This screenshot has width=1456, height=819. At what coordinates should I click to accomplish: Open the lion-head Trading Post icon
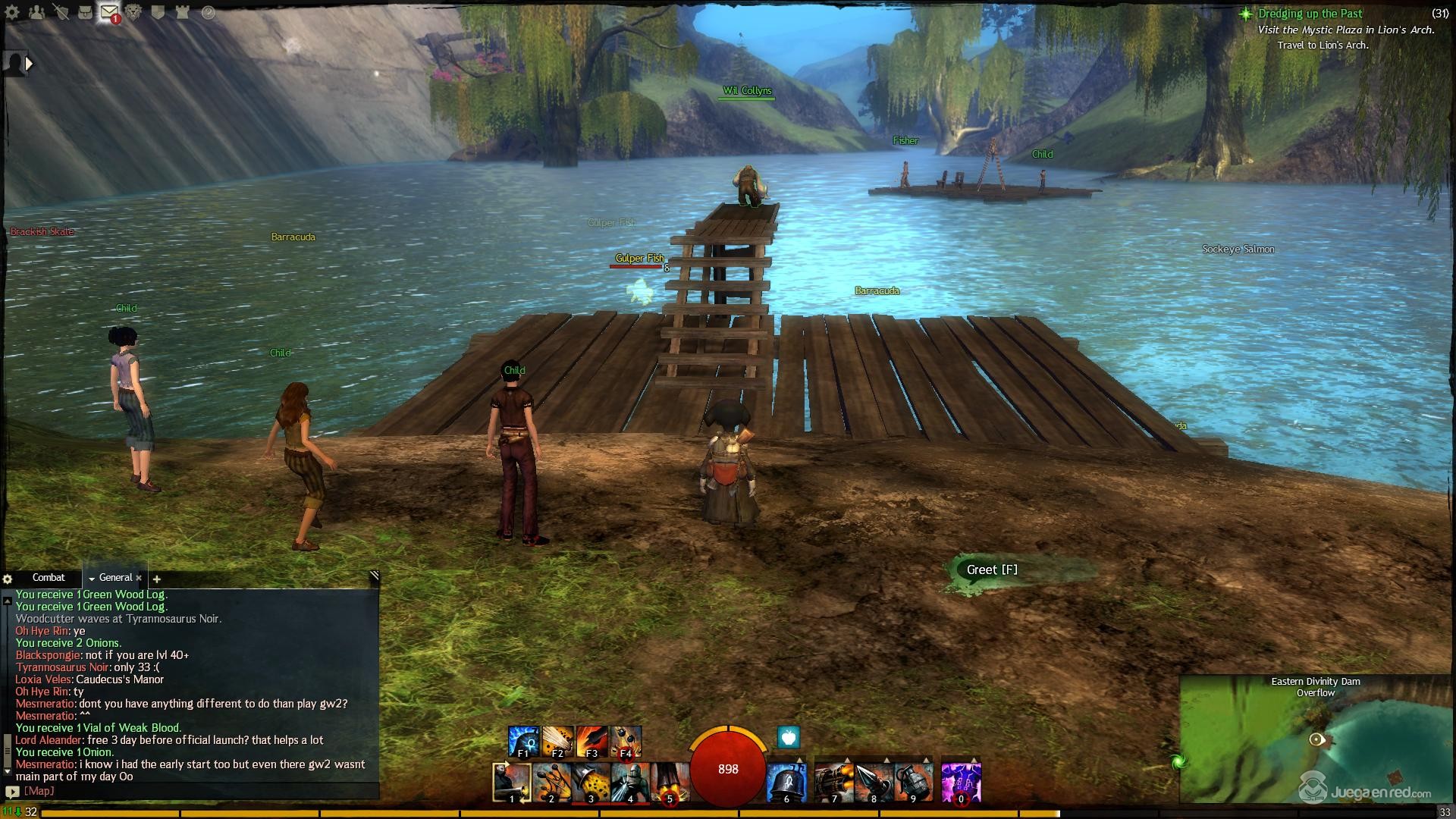click(x=134, y=12)
